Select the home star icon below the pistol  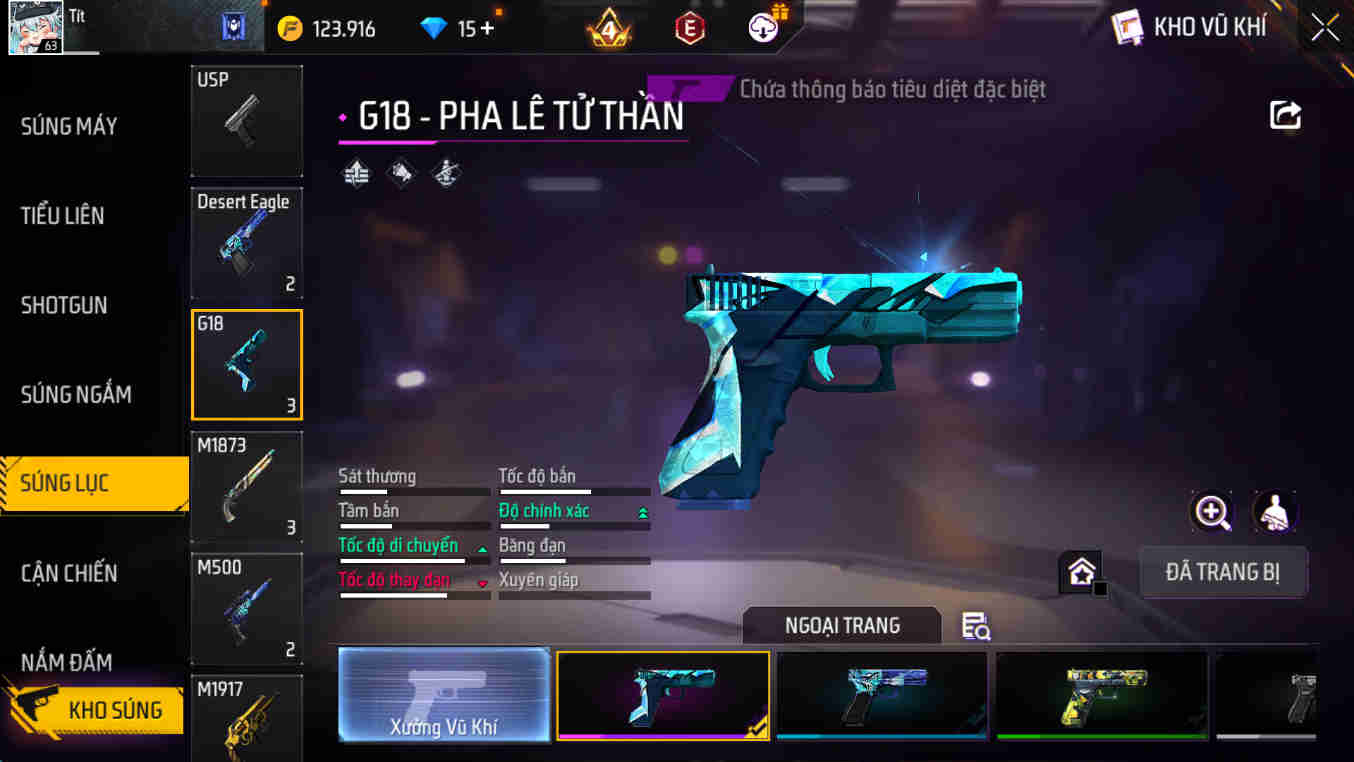click(1080, 572)
